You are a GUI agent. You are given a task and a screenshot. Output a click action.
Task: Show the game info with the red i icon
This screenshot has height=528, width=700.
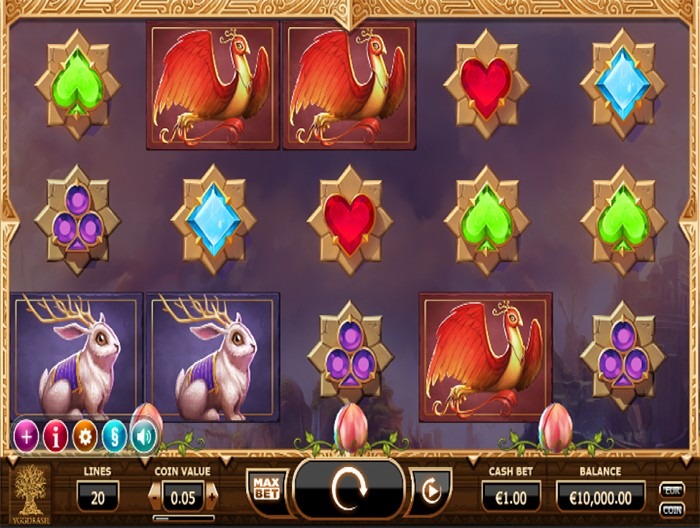click(56, 435)
